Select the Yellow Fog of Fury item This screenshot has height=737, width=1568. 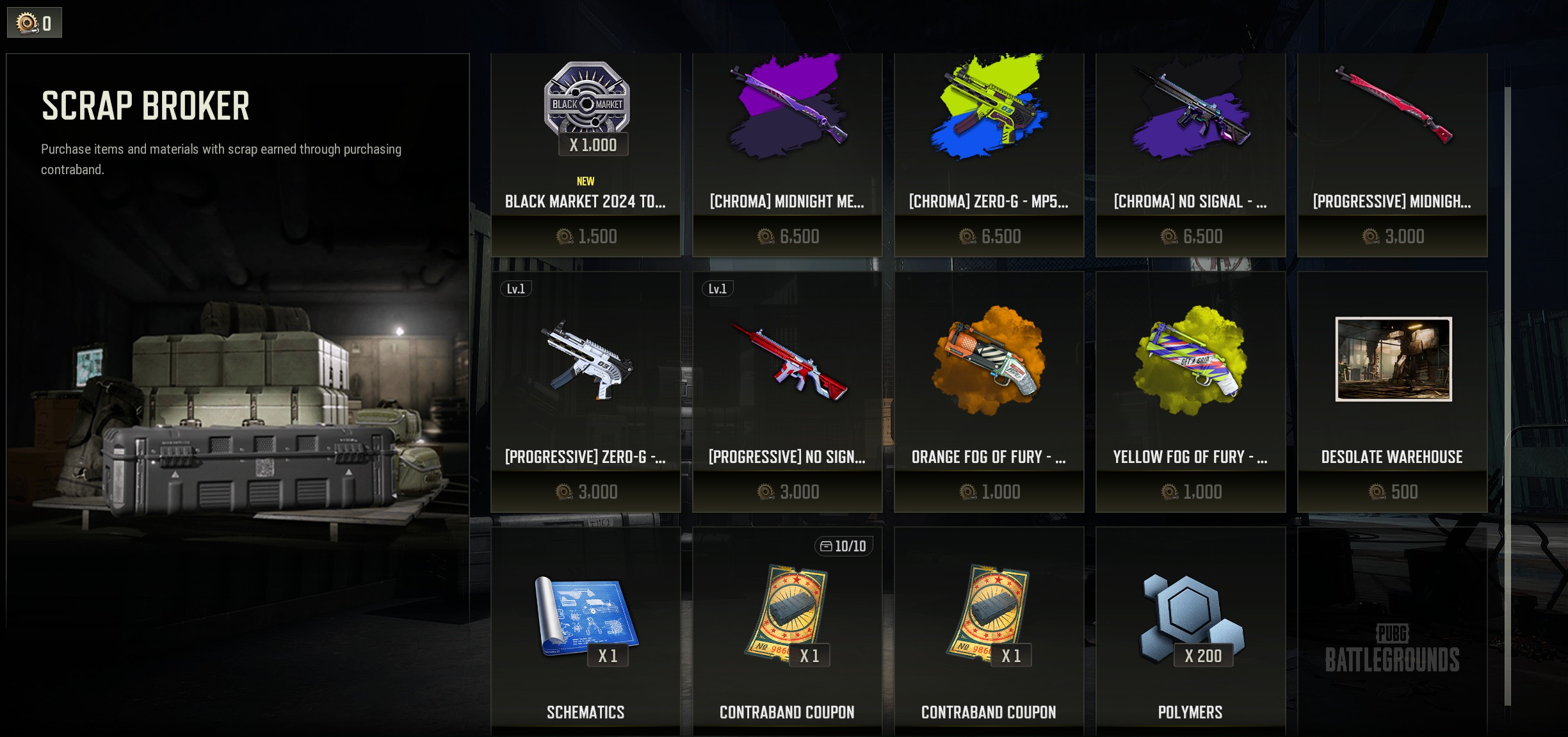click(x=1190, y=391)
